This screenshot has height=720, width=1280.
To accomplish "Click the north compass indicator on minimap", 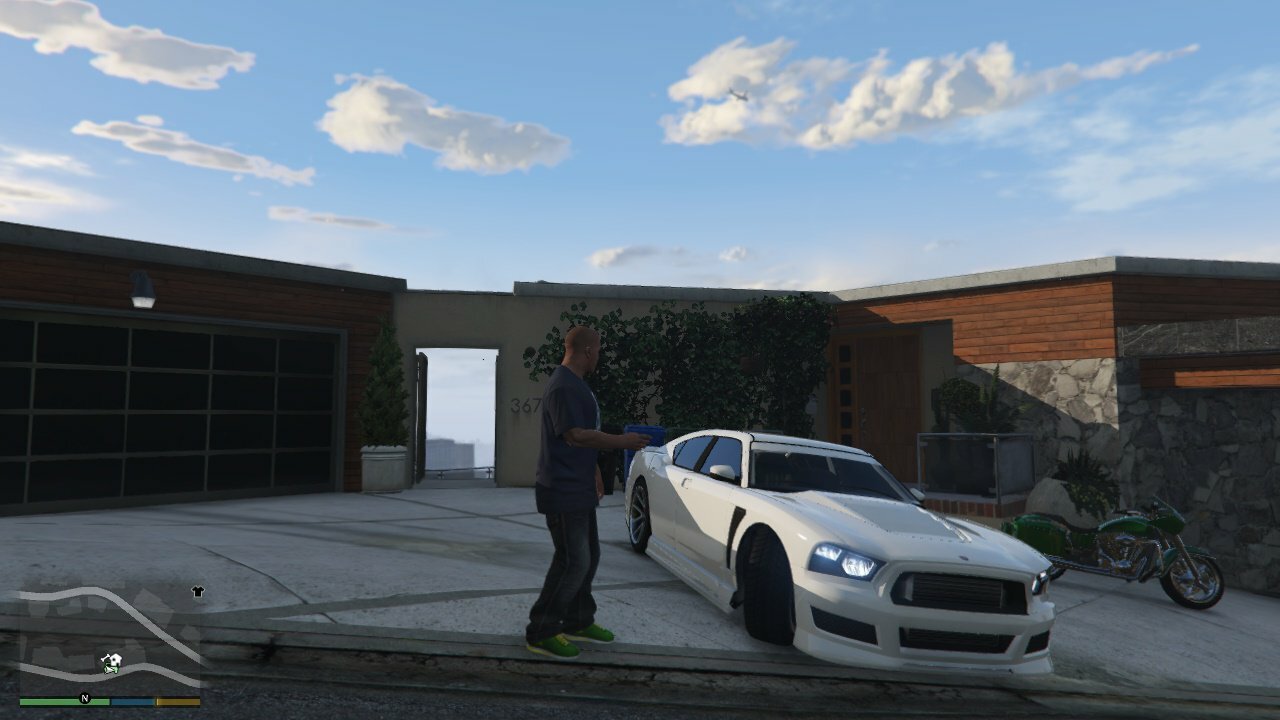I will (85, 698).
